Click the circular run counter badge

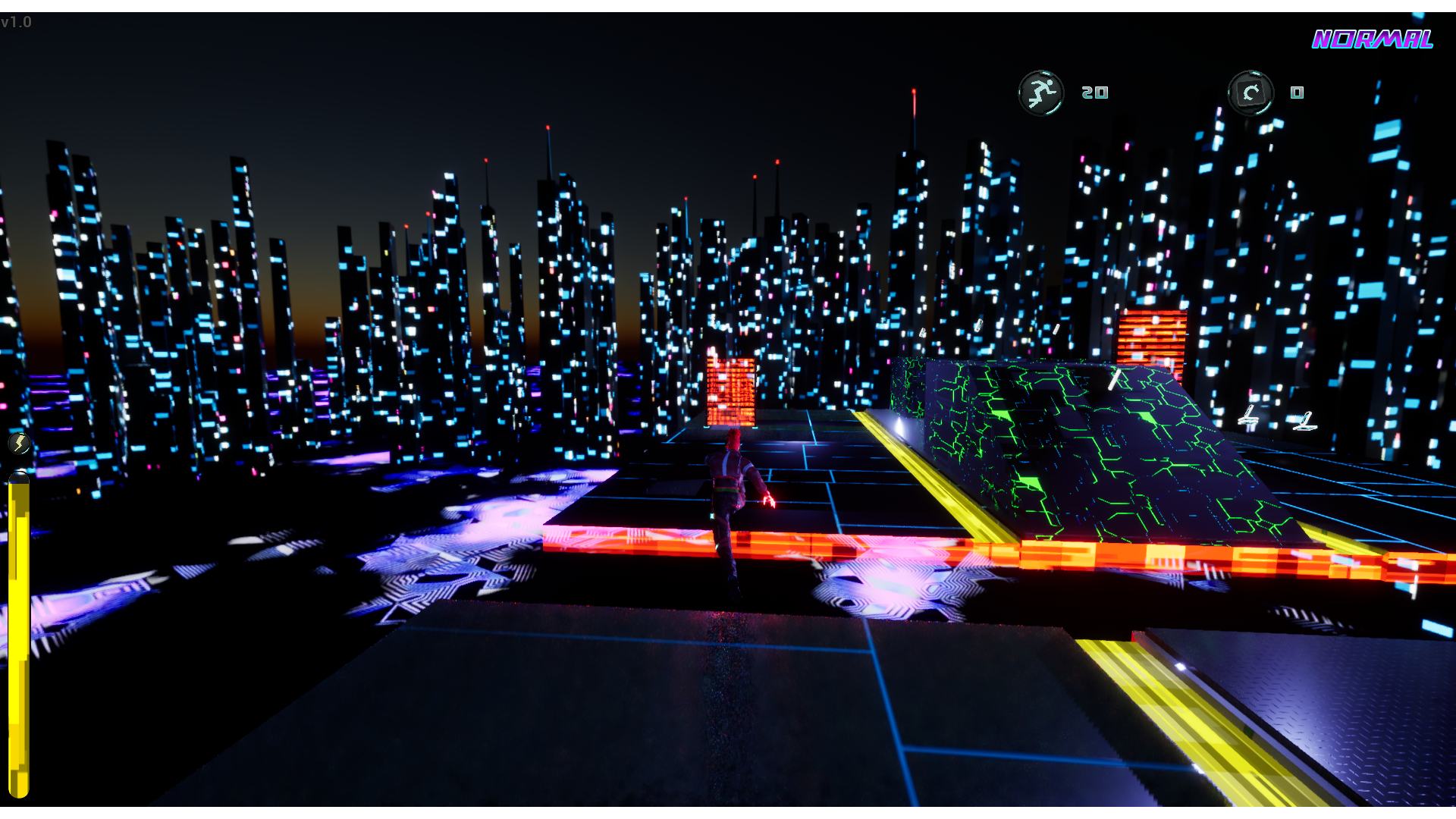coord(1040,92)
